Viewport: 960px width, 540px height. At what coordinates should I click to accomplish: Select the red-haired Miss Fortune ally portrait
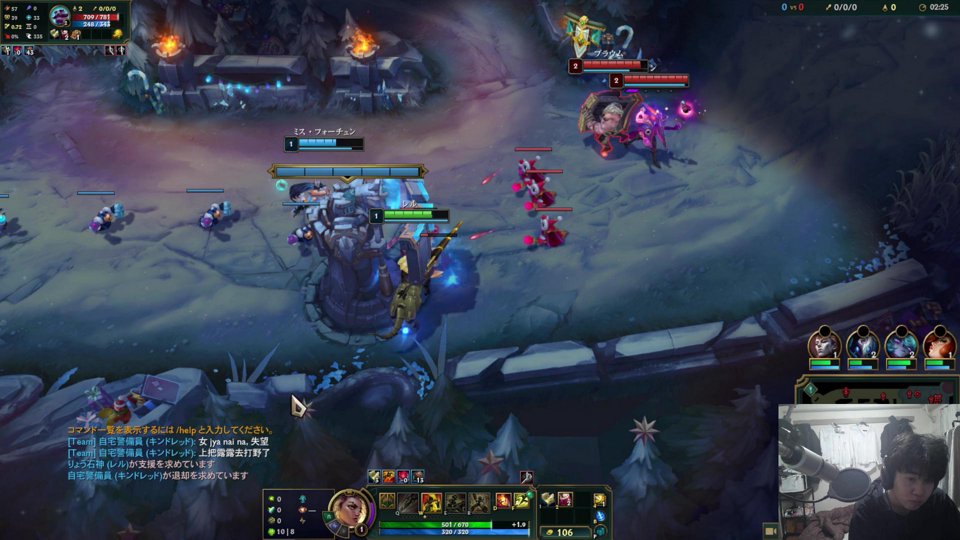click(939, 345)
